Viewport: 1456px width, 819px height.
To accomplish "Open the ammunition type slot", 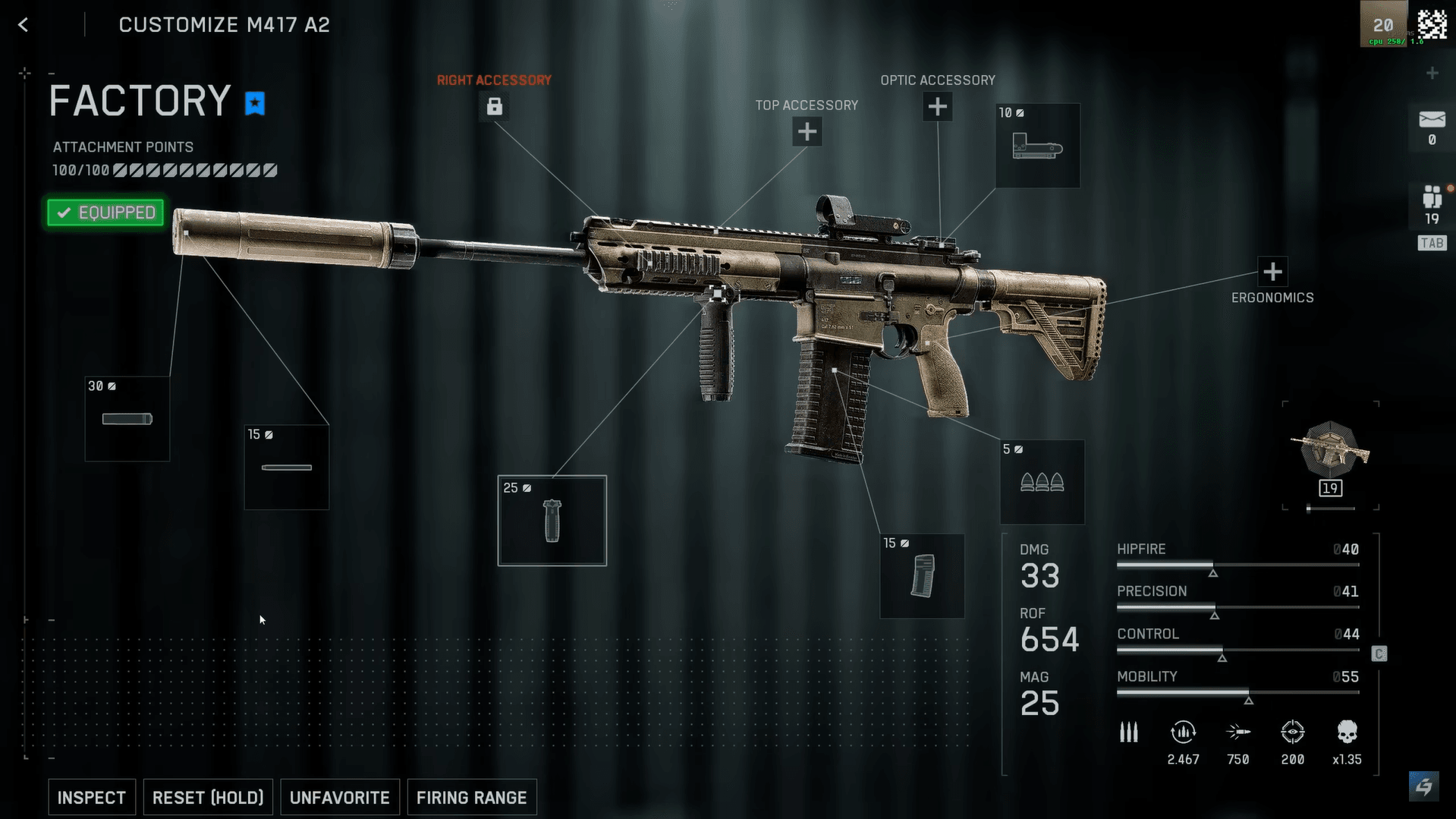I will click(x=1042, y=482).
